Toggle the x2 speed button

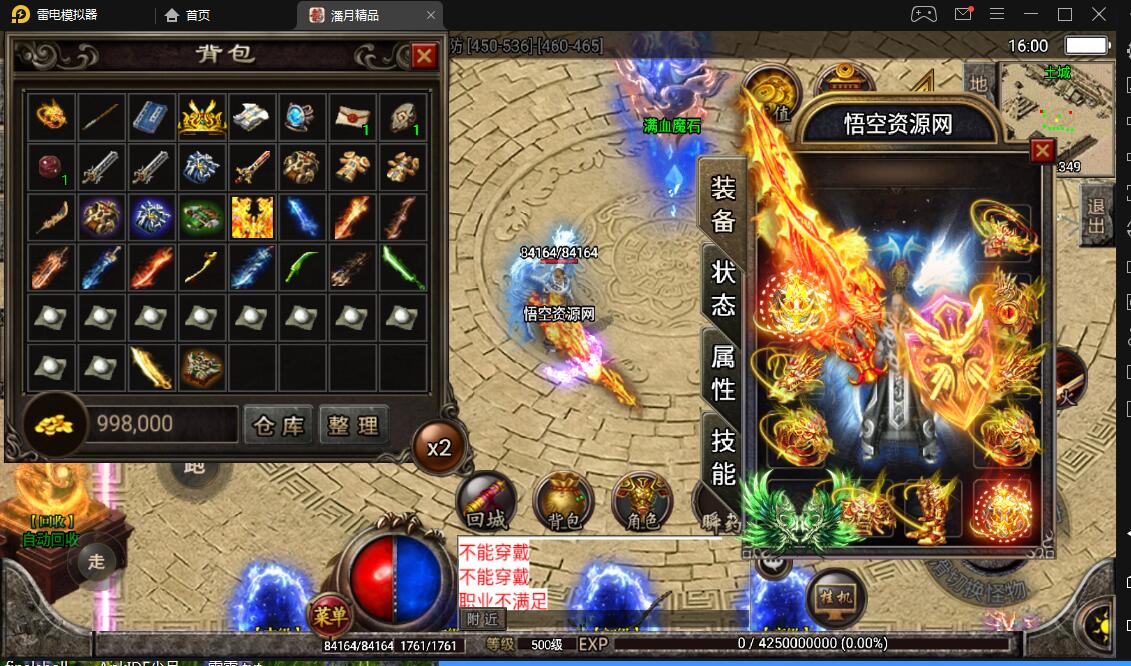(439, 447)
